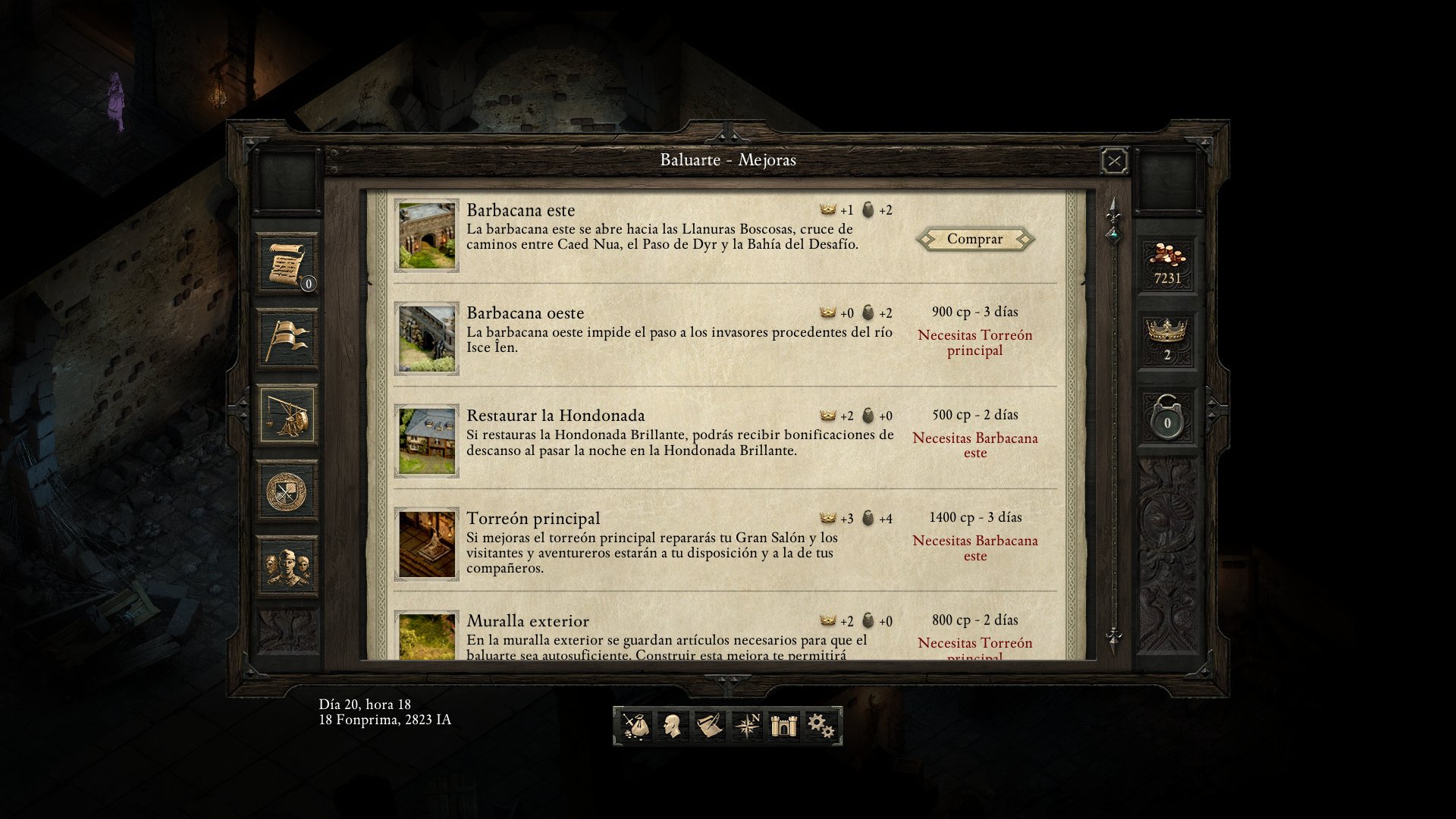The height and width of the screenshot is (819, 1456).
Task: Open the game options gears icon
Action: pyautogui.click(x=821, y=724)
